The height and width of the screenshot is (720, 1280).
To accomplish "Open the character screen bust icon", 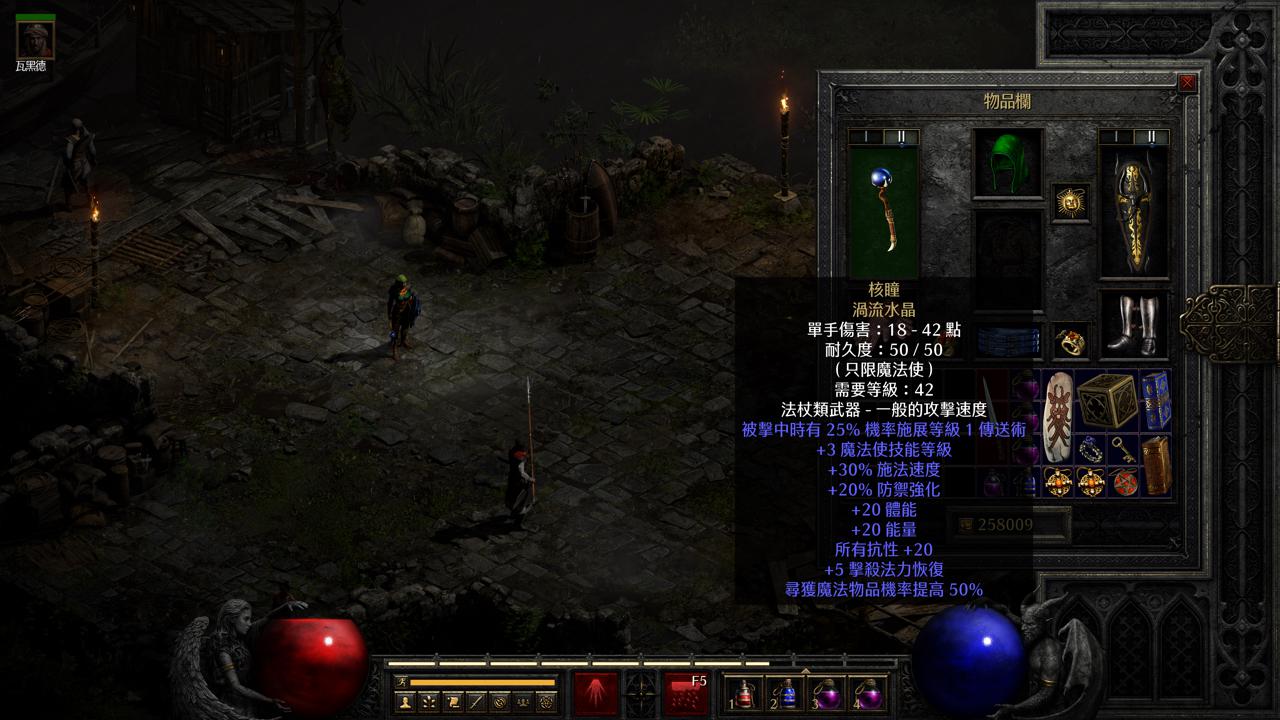I will 406,702.
